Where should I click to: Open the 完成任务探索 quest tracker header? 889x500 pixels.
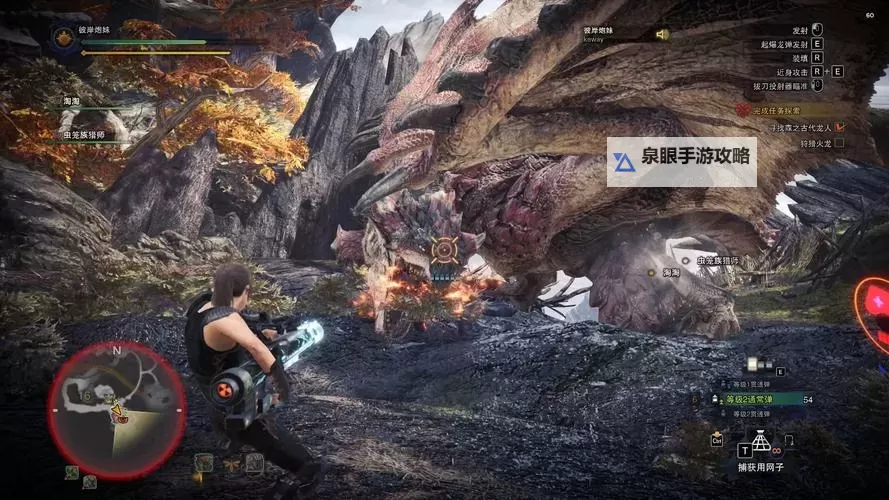click(x=788, y=111)
